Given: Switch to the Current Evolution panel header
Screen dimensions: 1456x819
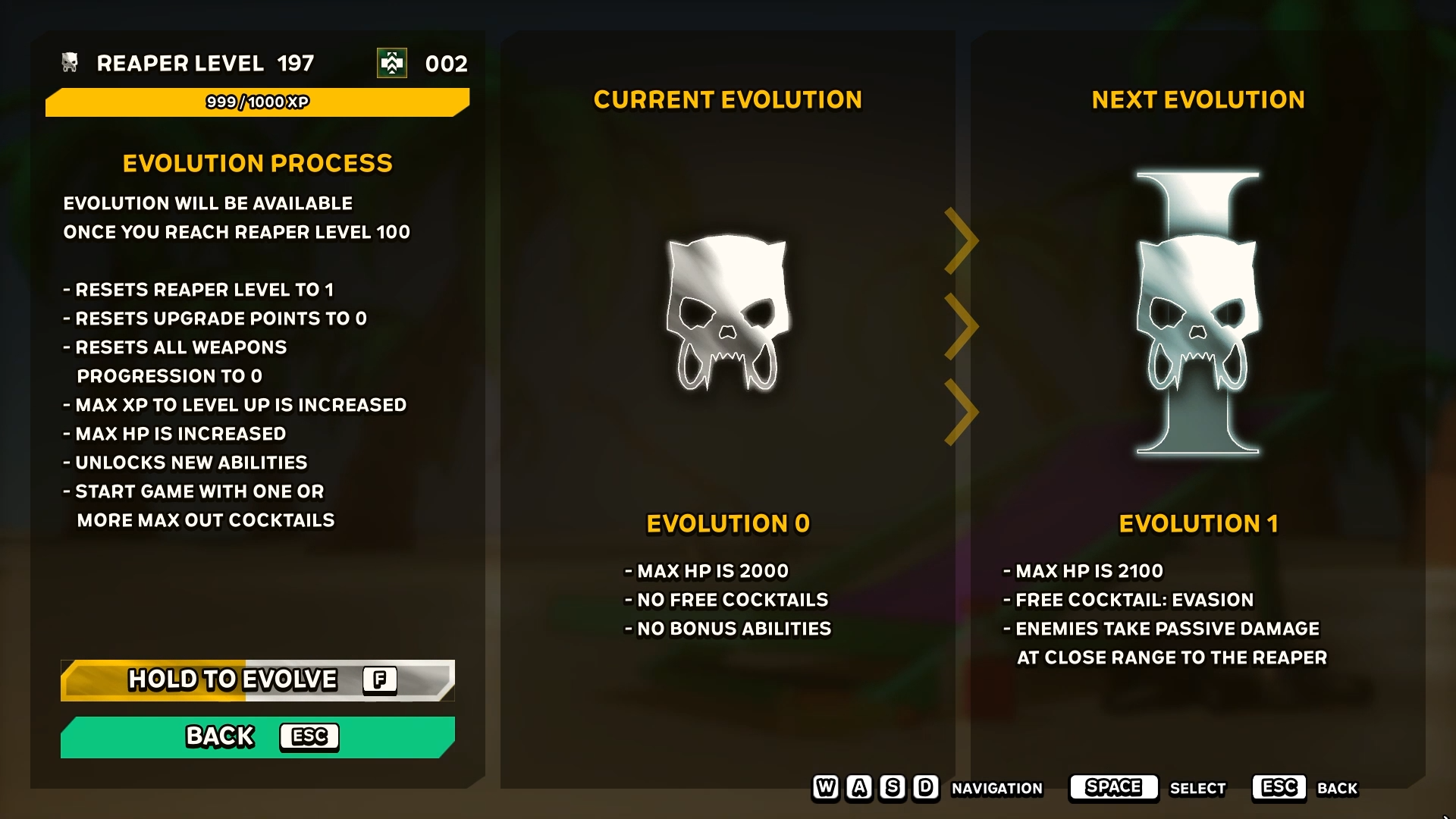Looking at the screenshot, I should pyautogui.click(x=727, y=99).
